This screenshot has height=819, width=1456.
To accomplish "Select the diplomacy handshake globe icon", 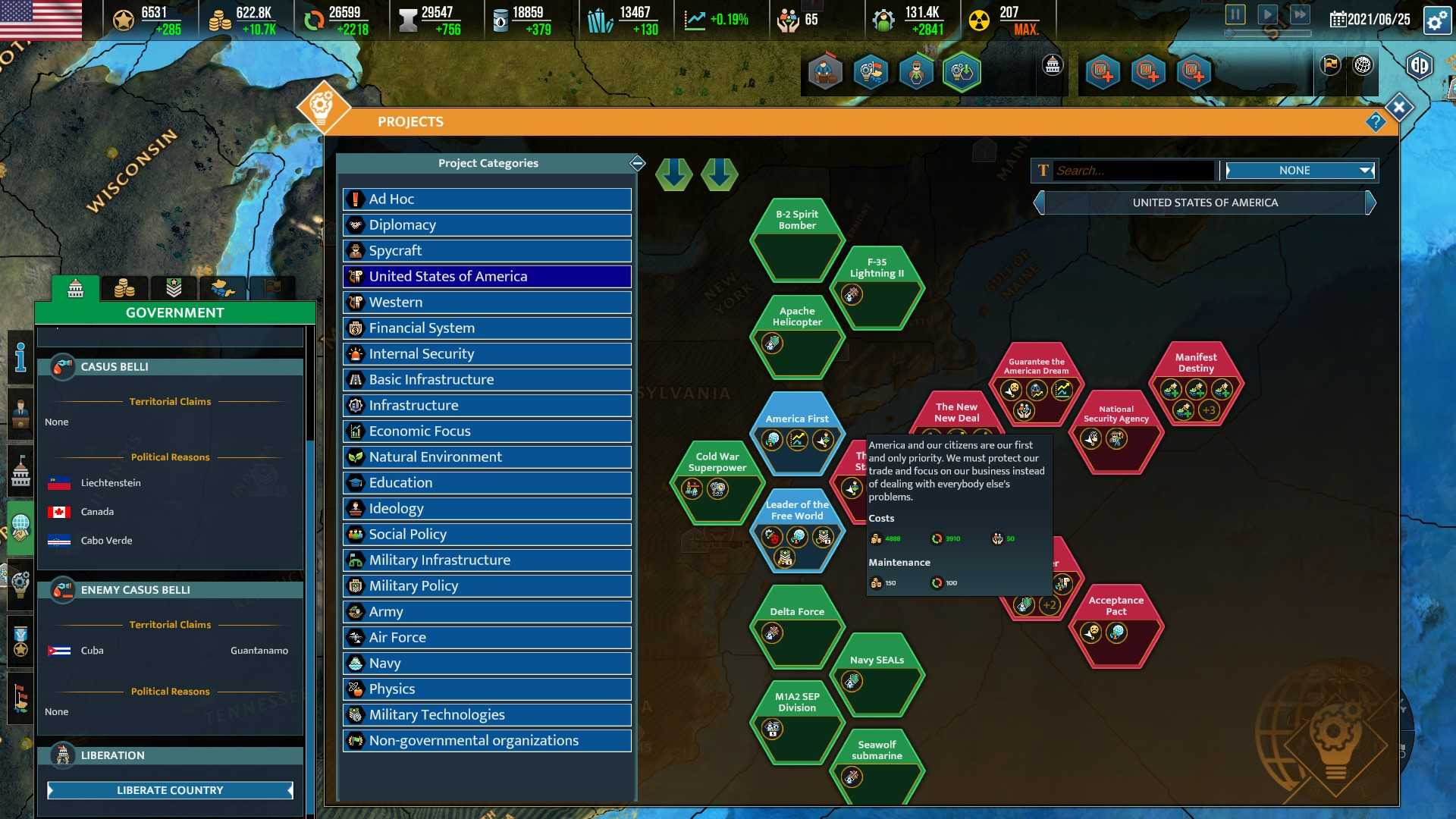I will pyautogui.click(x=19, y=526).
